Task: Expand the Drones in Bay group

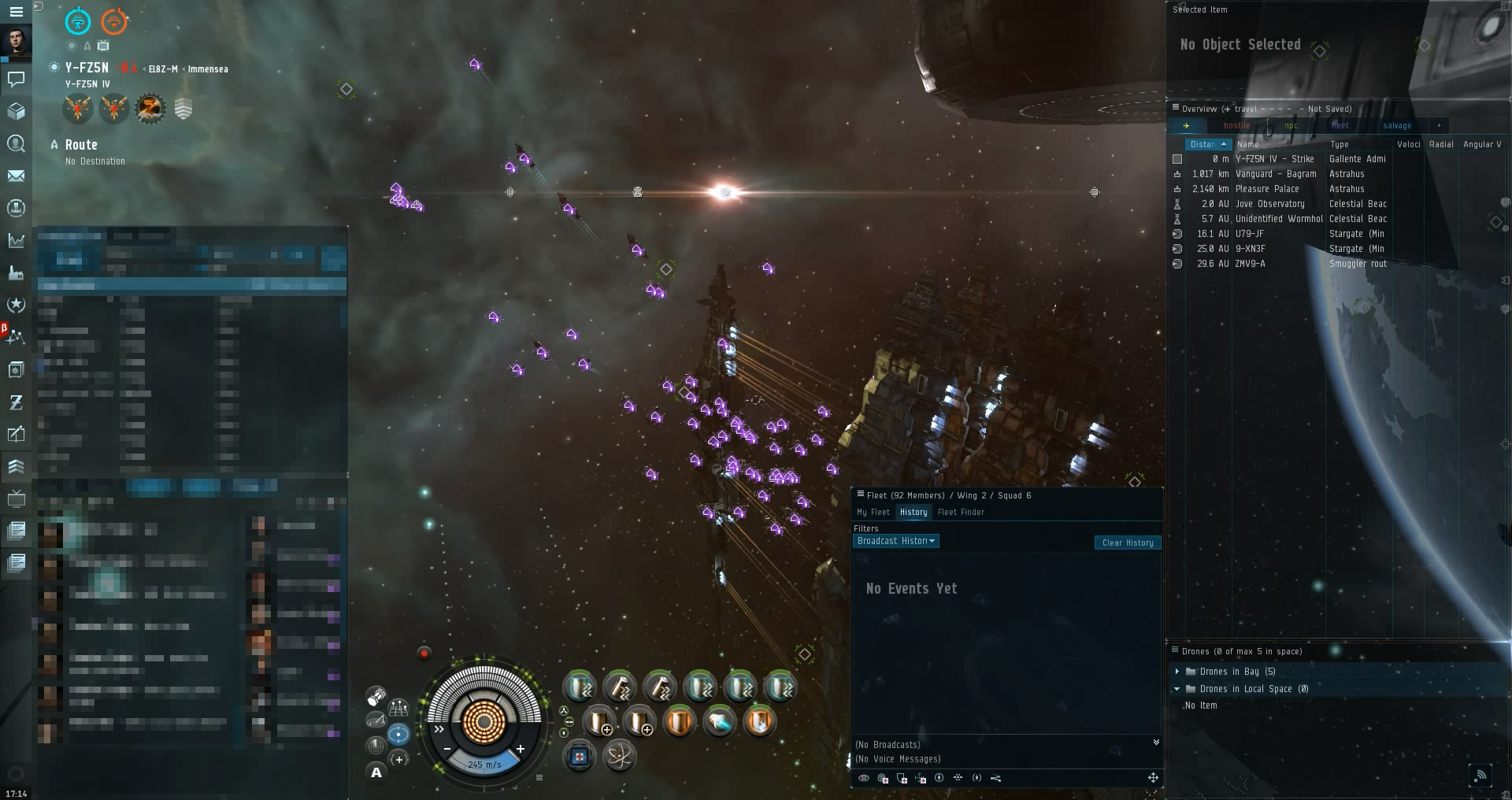Action: pyautogui.click(x=1177, y=672)
